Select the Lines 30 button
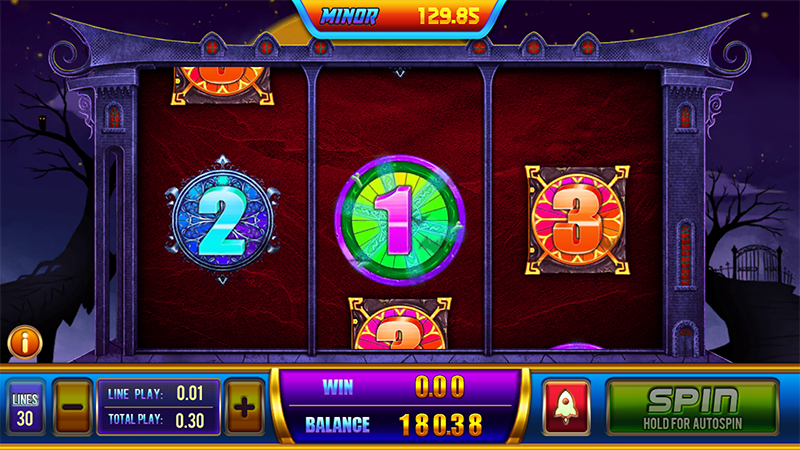This screenshot has height=450, width=800. click(x=24, y=408)
